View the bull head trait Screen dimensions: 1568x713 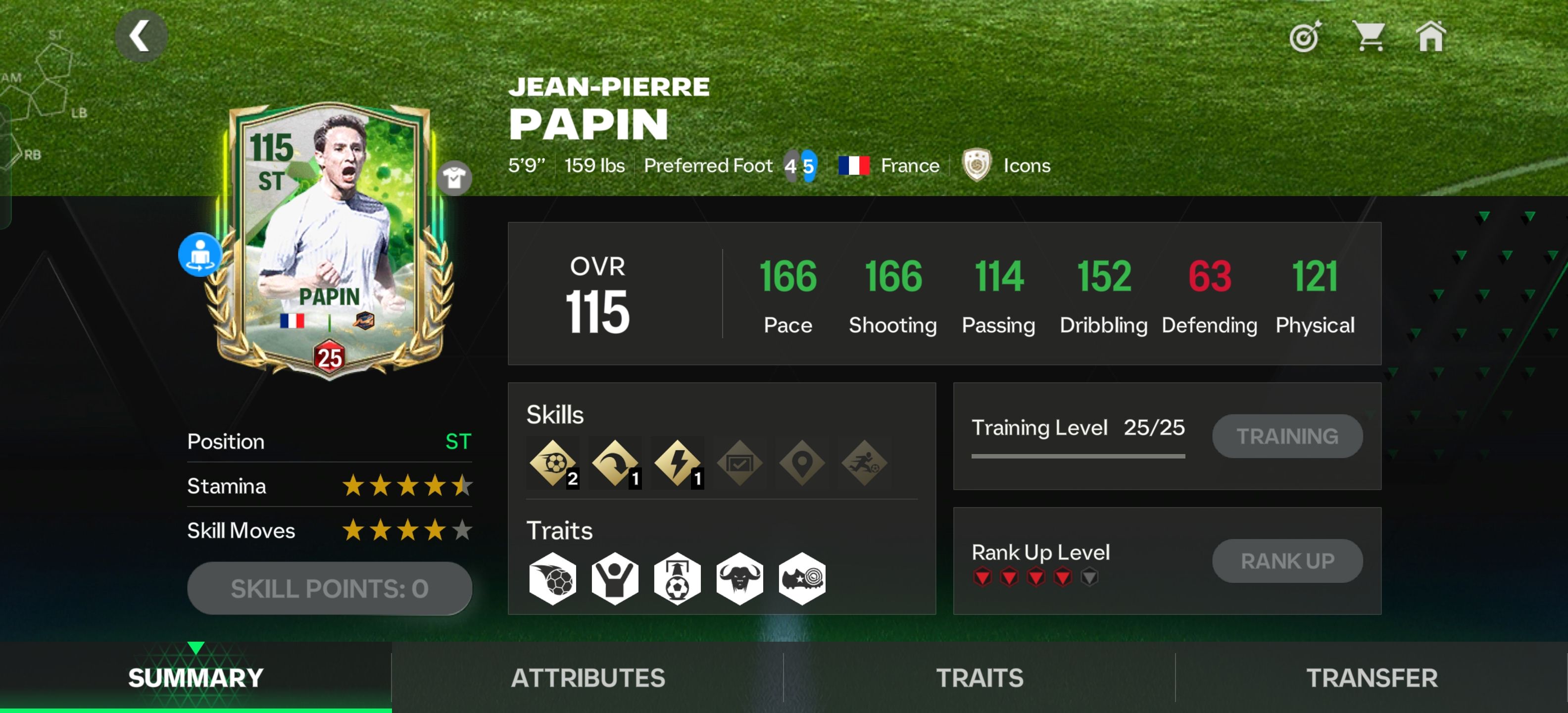739,578
